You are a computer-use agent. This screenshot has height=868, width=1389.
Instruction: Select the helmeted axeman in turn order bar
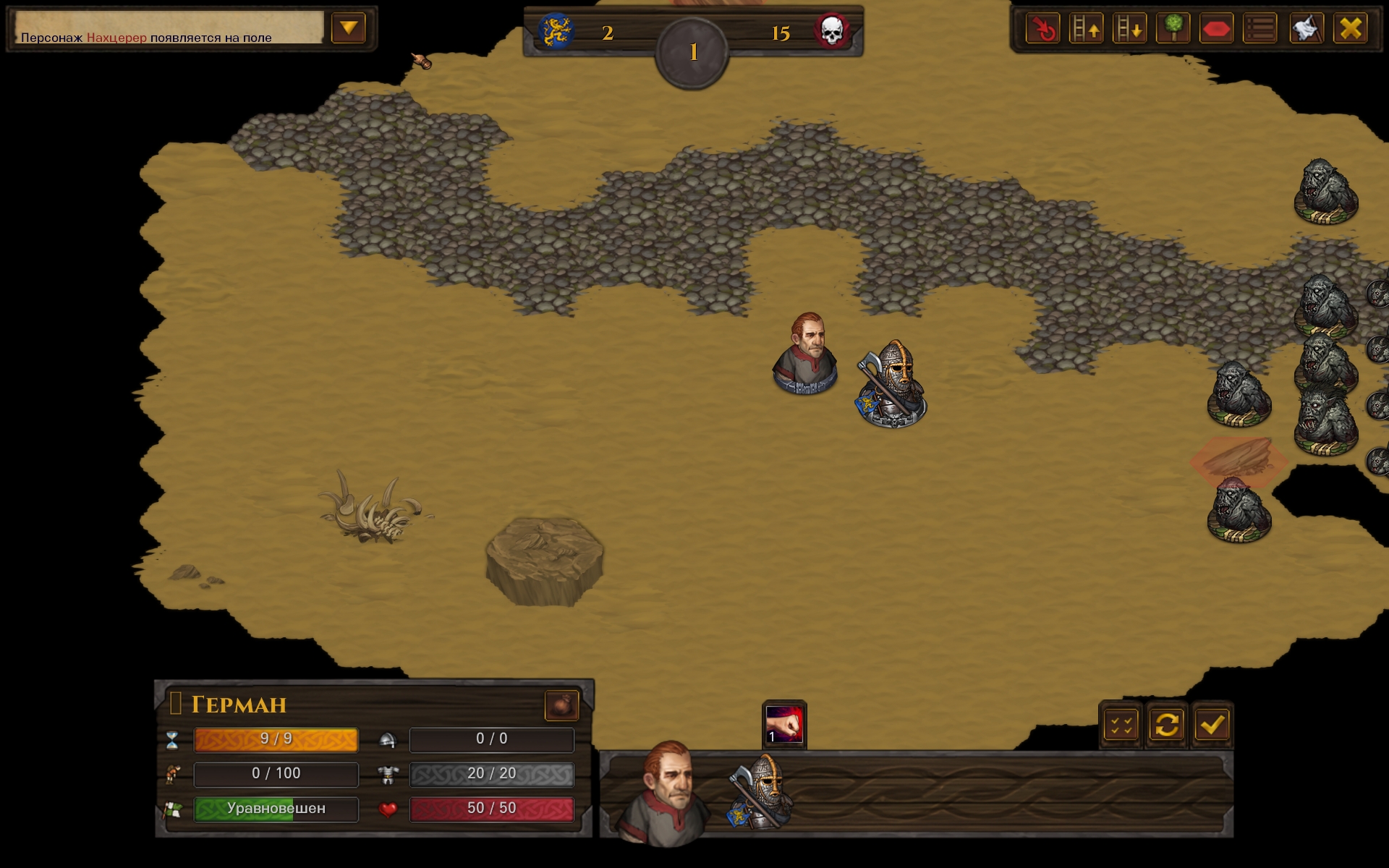tap(762, 793)
